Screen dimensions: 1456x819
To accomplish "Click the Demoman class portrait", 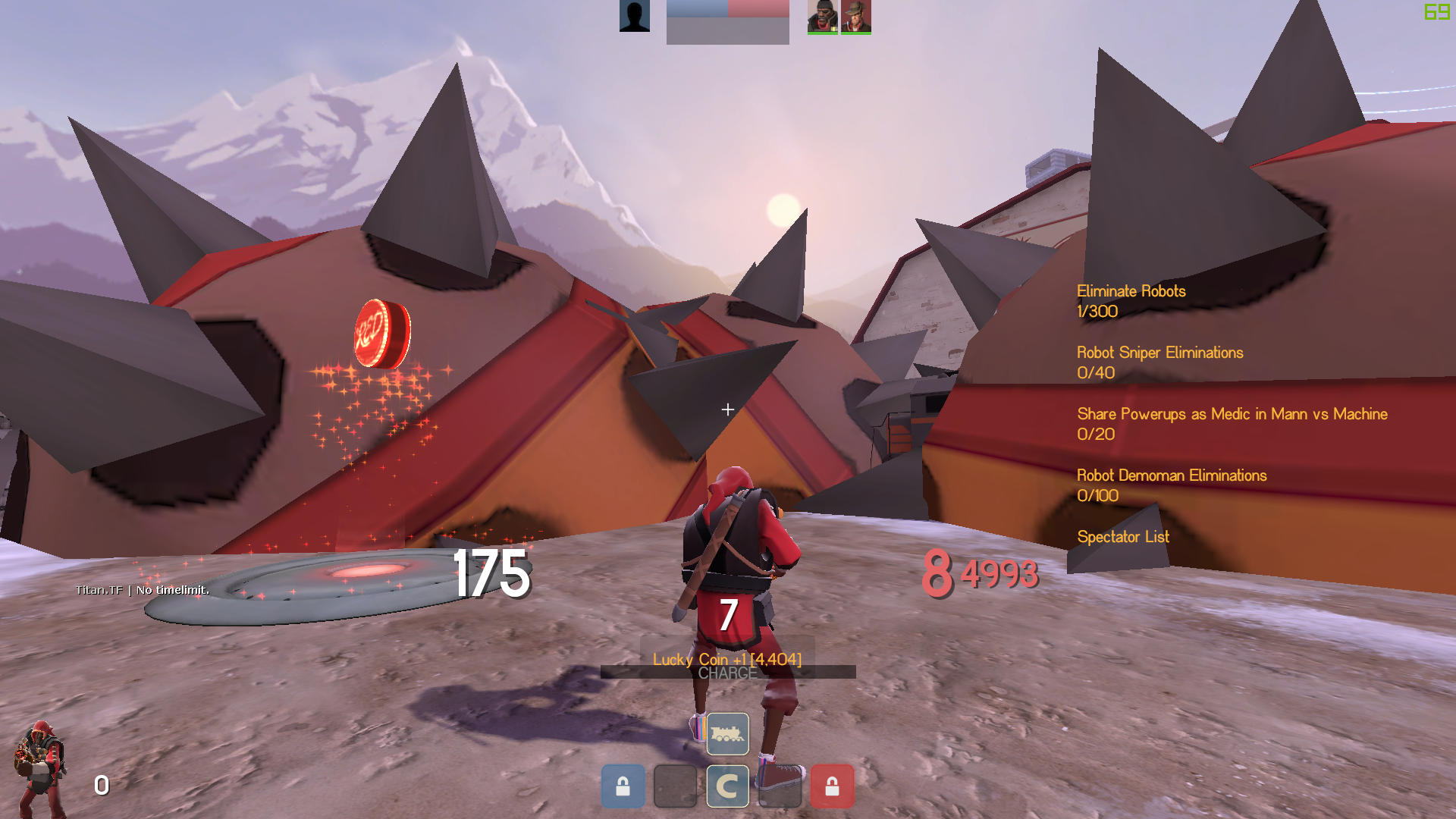I will [39, 768].
